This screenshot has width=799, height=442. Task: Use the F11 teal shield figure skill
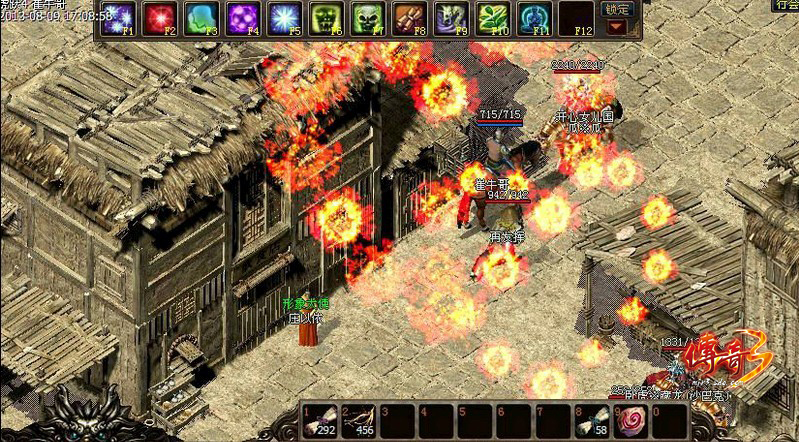(x=533, y=18)
